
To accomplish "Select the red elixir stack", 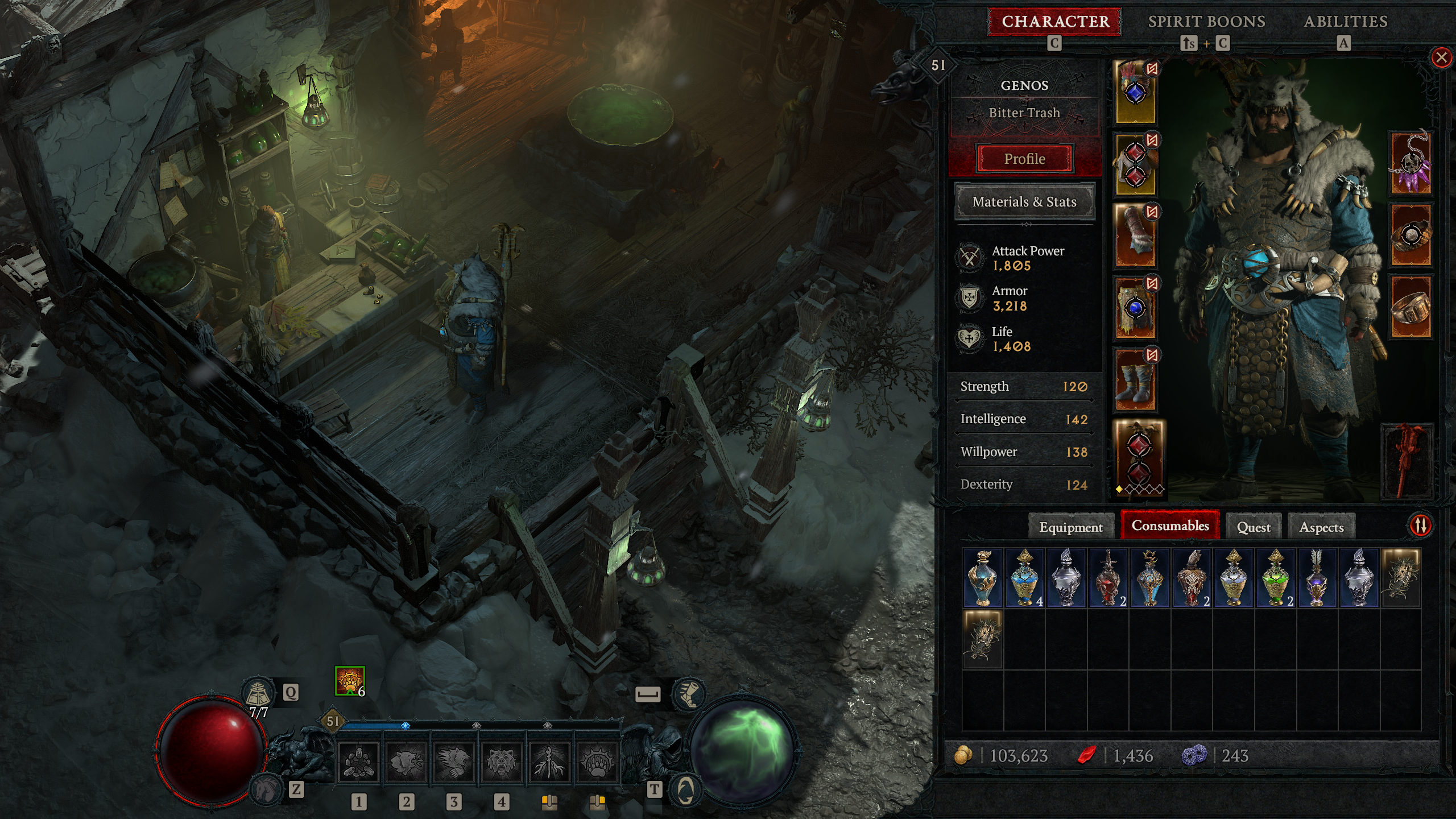I will (1108, 578).
